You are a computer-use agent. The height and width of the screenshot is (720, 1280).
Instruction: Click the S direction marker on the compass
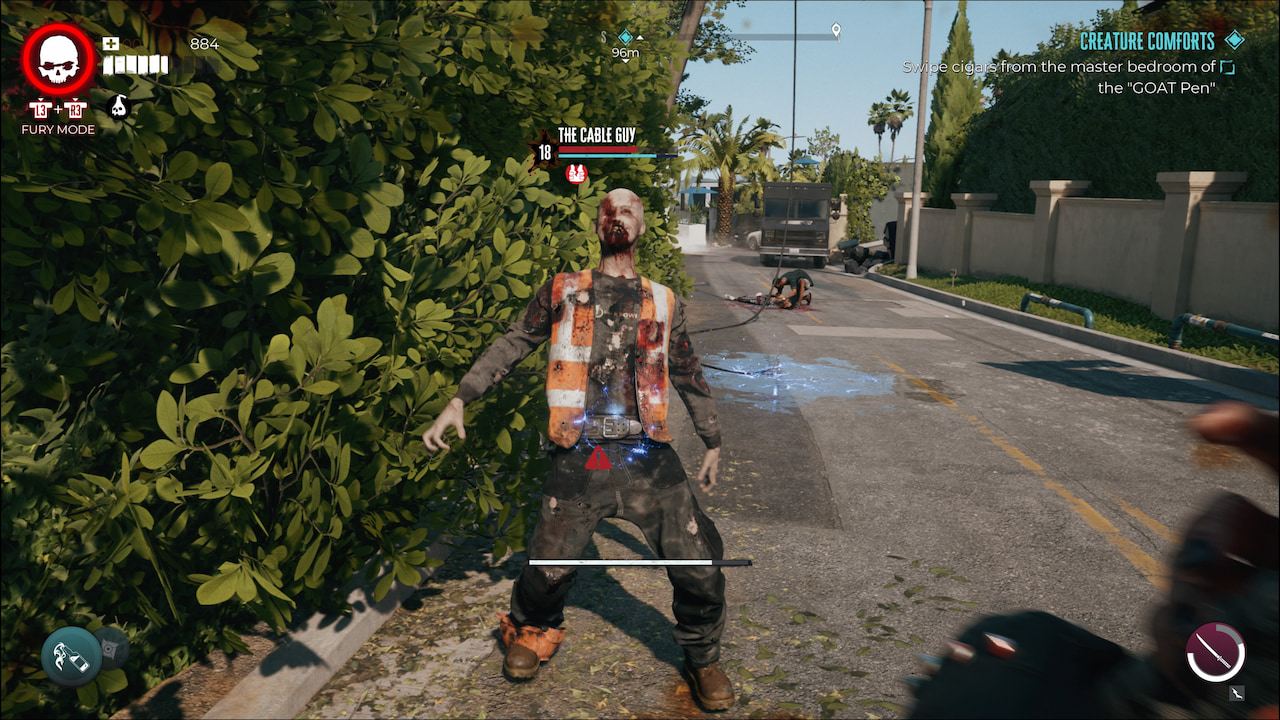tap(605, 36)
